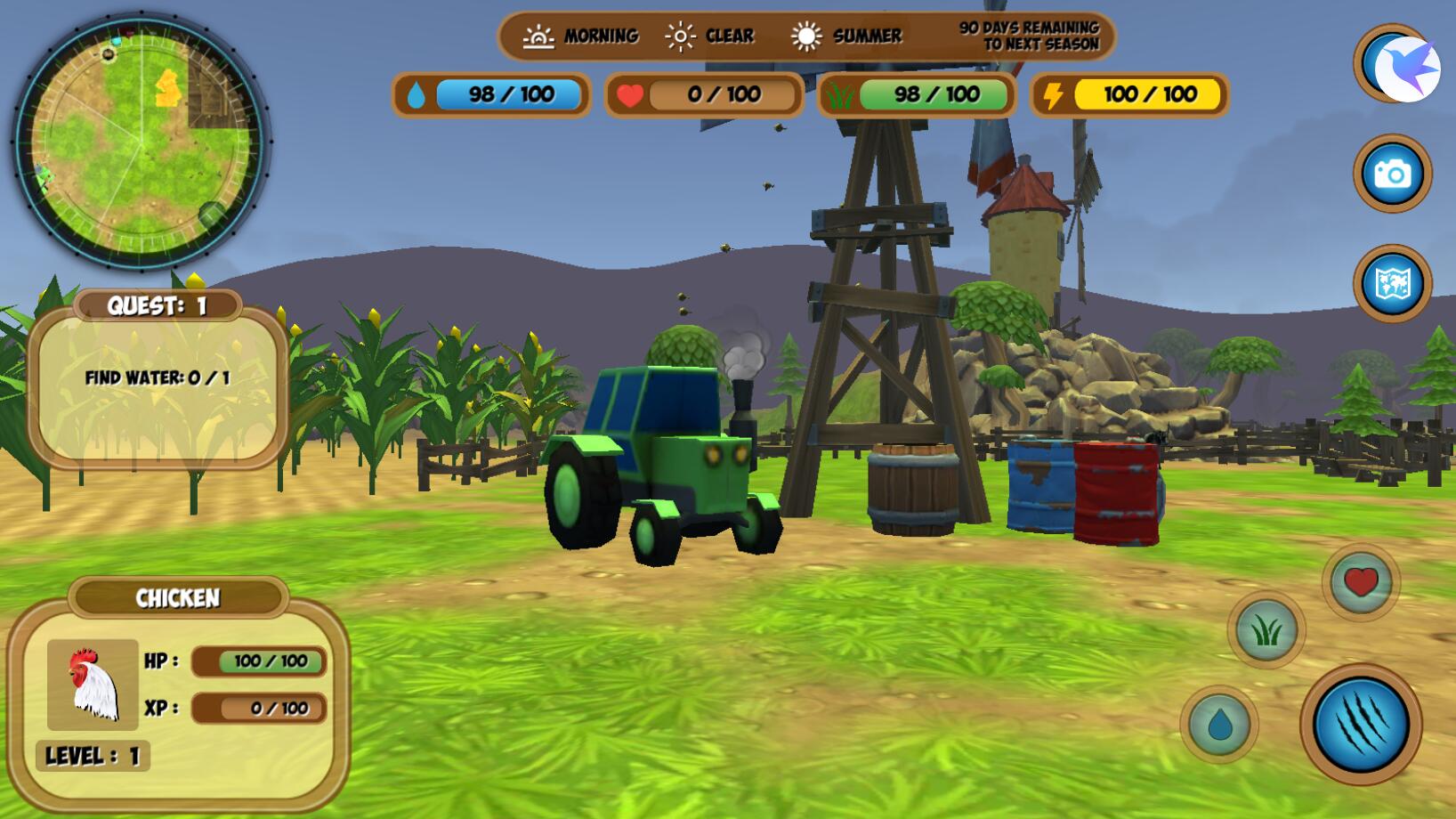Open the Quest 1 tracker panel

(x=158, y=380)
